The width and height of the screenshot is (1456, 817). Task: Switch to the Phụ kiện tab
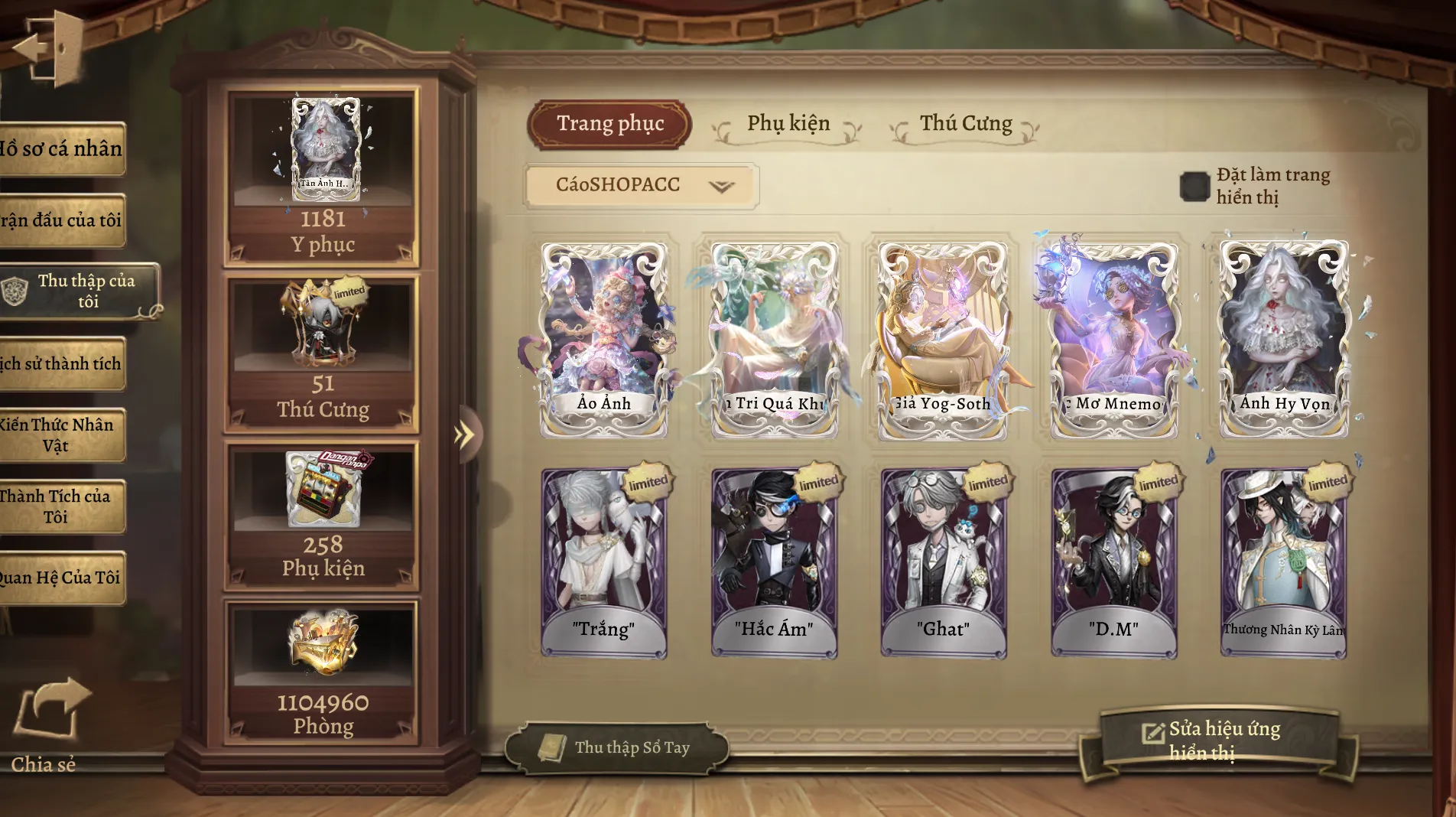pos(788,124)
